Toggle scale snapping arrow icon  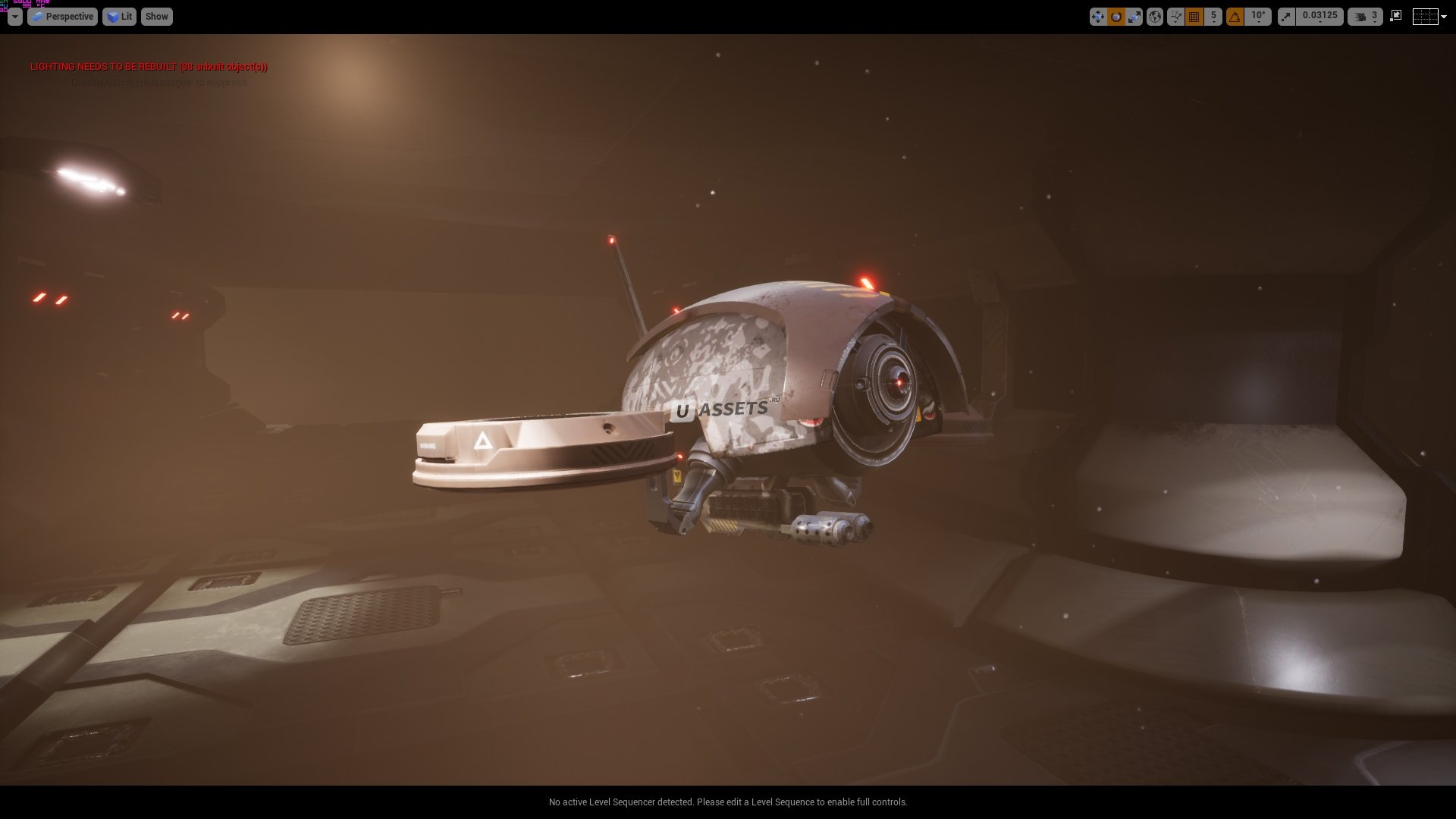(x=1286, y=17)
